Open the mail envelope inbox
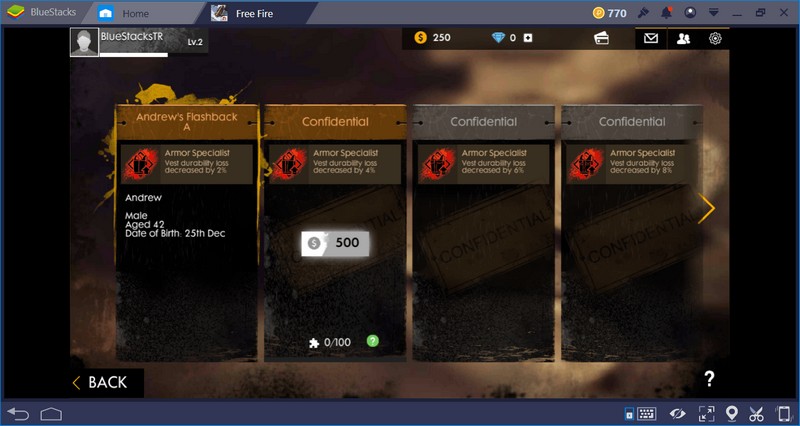The image size is (800, 426). [651, 39]
